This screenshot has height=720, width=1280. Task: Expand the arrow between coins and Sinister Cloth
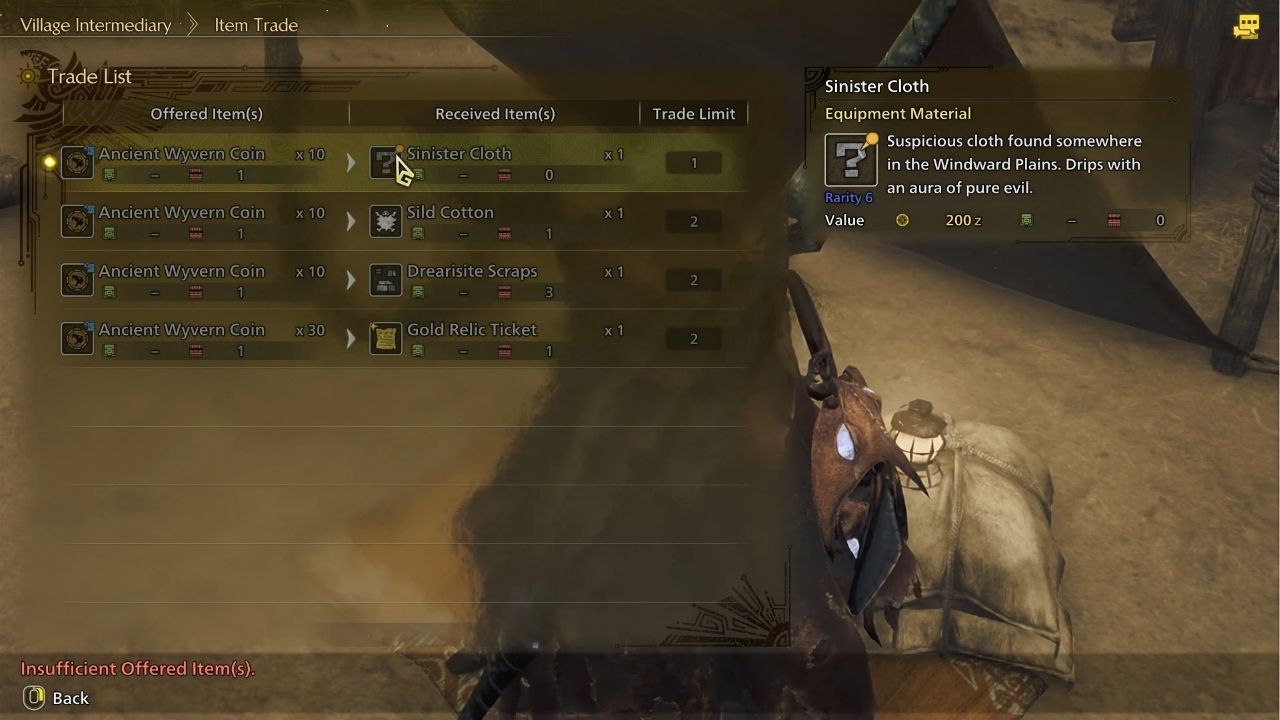pyautogui.click(x=351, y=162)
